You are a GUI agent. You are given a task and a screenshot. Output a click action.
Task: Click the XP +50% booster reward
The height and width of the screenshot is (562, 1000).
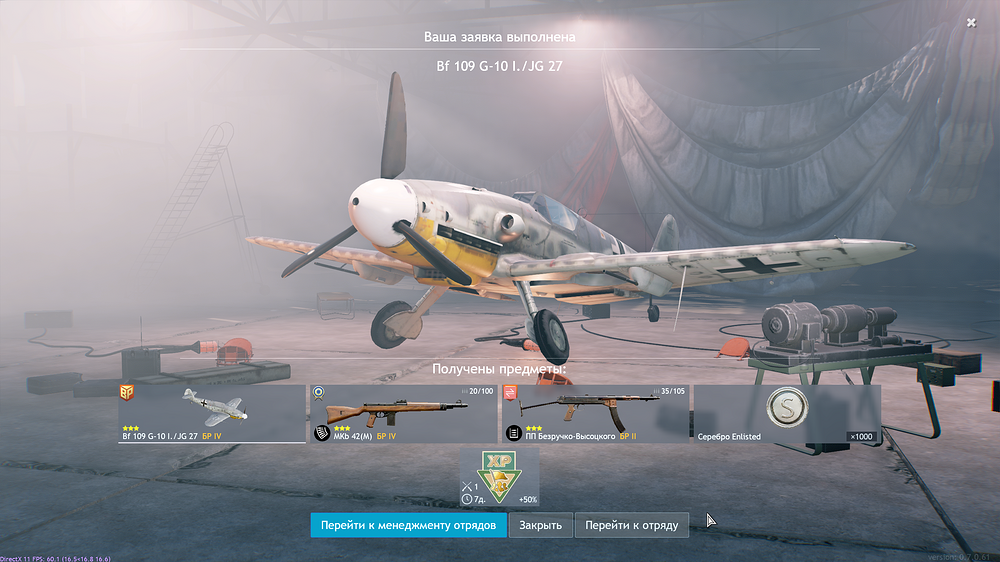499,477
